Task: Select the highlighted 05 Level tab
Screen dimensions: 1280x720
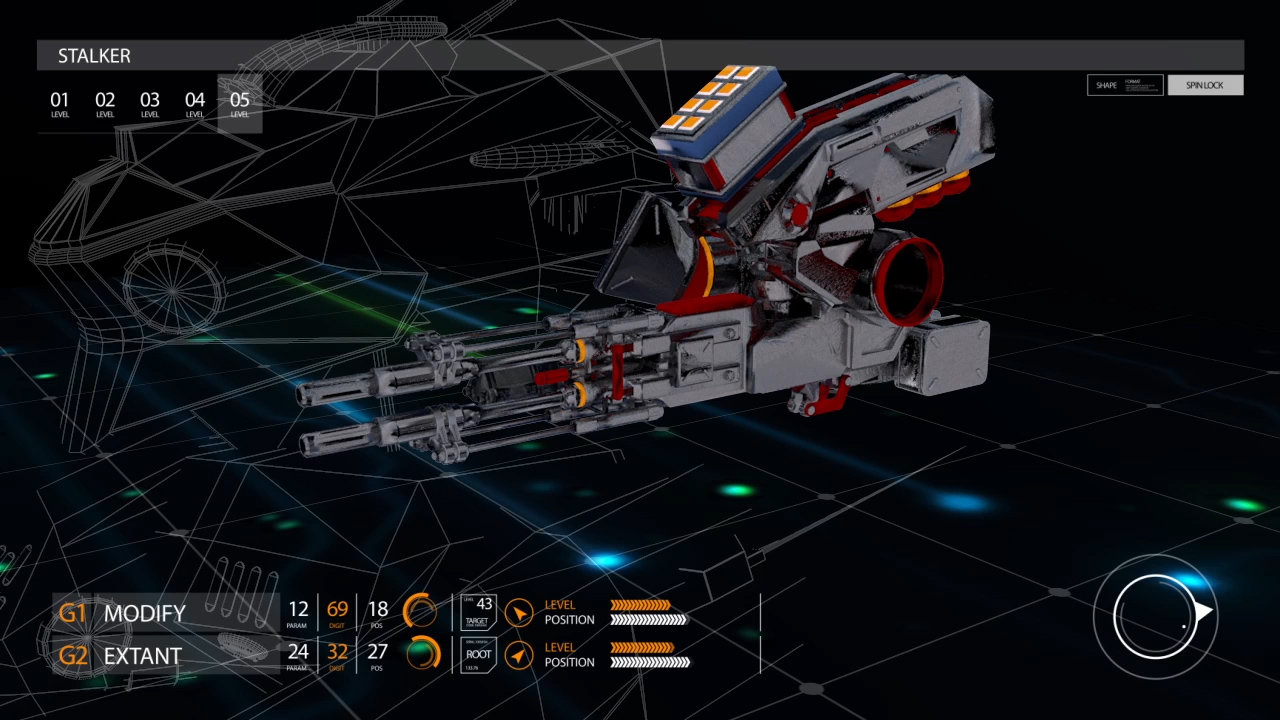Action: pyautogui.click(x=240, y=103)
